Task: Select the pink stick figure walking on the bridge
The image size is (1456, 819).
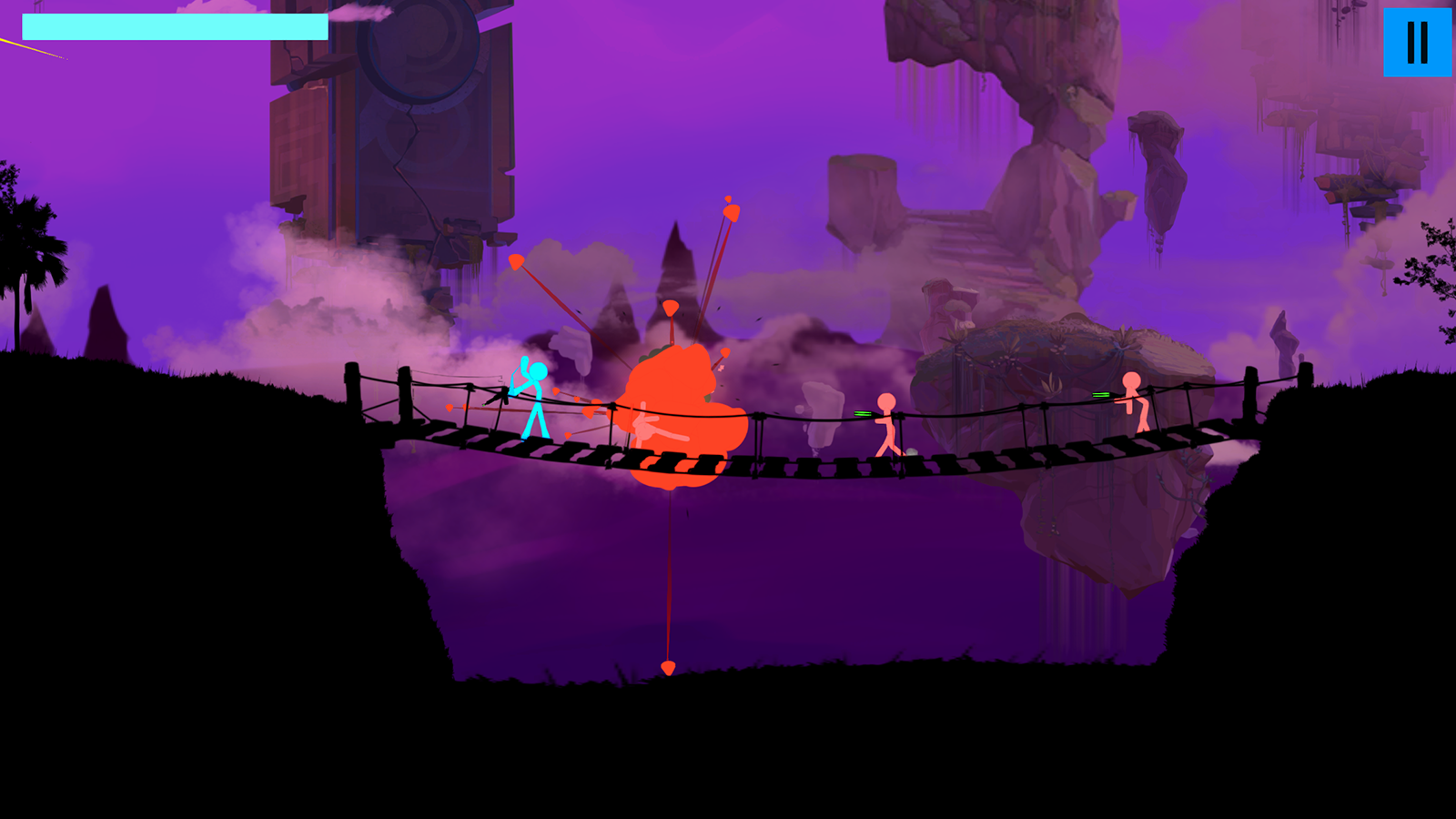Action: 885,423
